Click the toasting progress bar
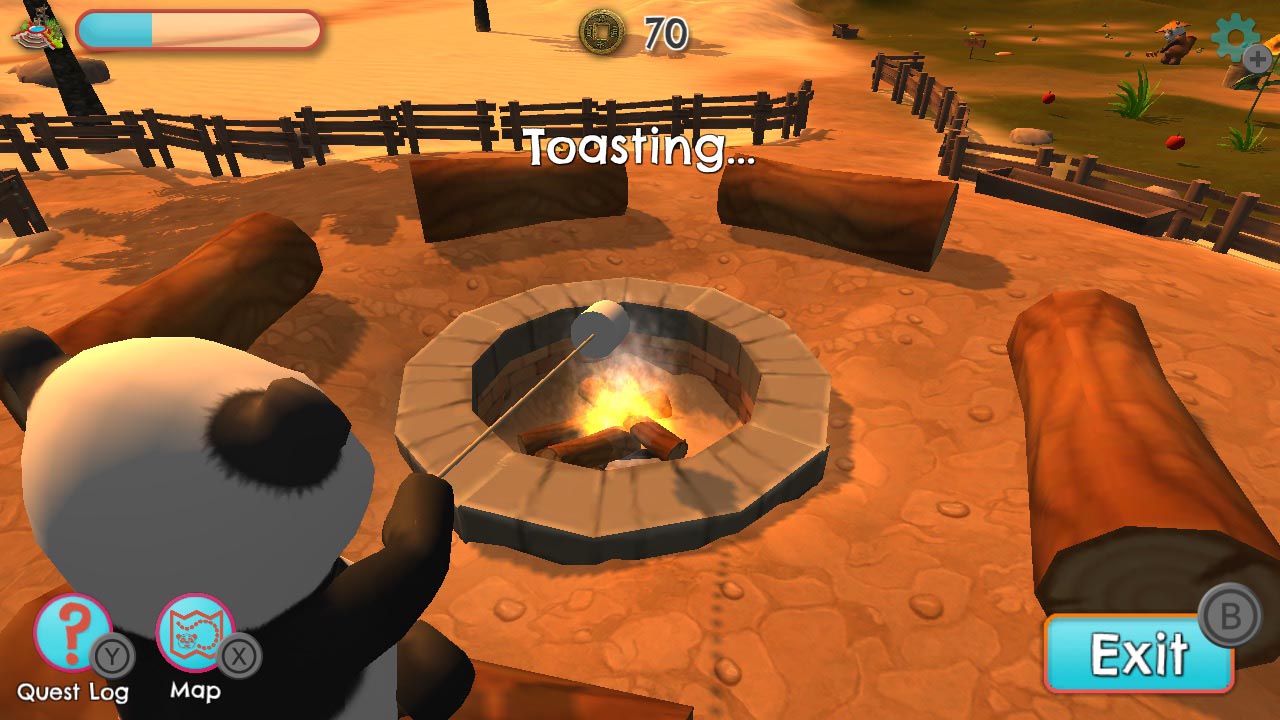The width and height of the screenshot is (1280, 720). pos(197,32)
